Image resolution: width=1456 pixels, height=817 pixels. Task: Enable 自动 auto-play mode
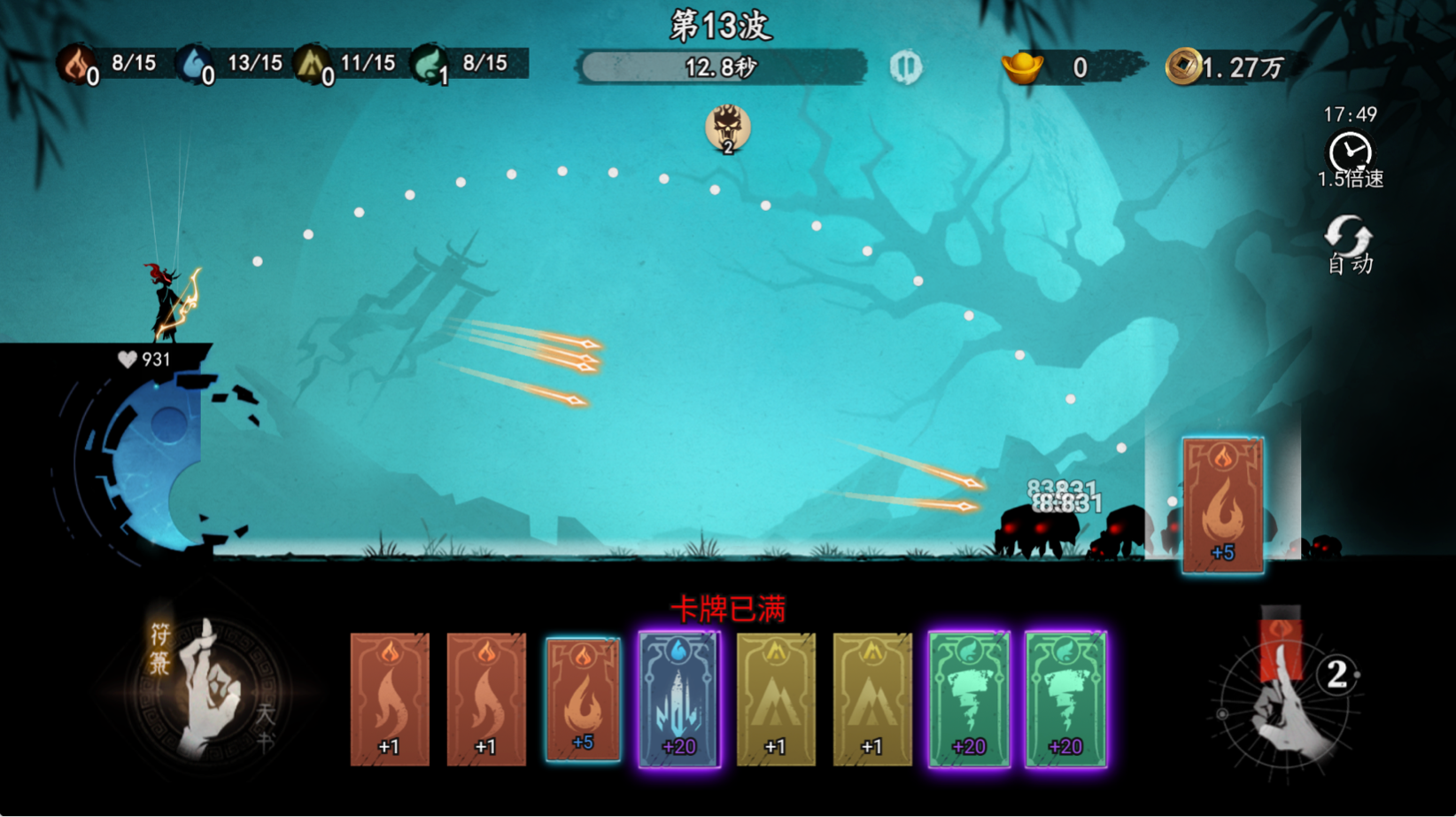pyautogui.click(x=1349, y=244)
